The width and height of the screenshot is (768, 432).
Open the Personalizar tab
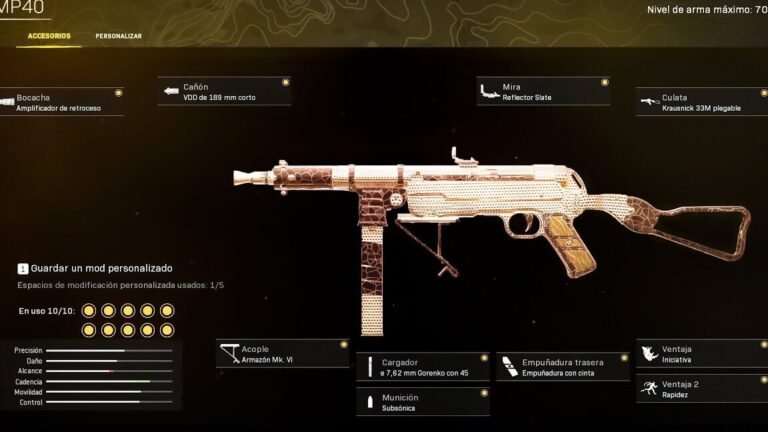(118, 36)
